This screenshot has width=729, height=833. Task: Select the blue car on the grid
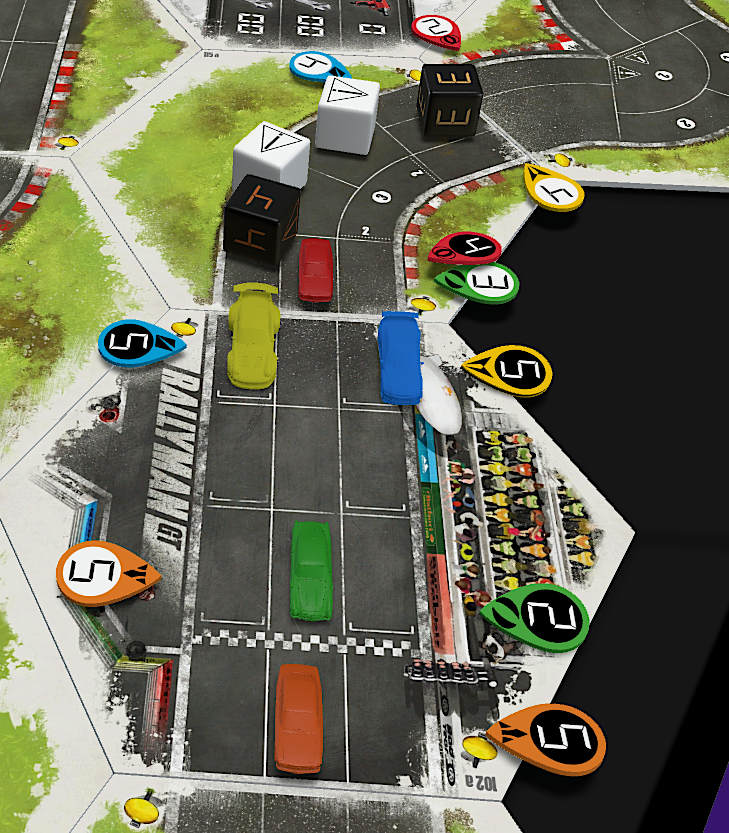pyautogui.click(x=398, y=356)
